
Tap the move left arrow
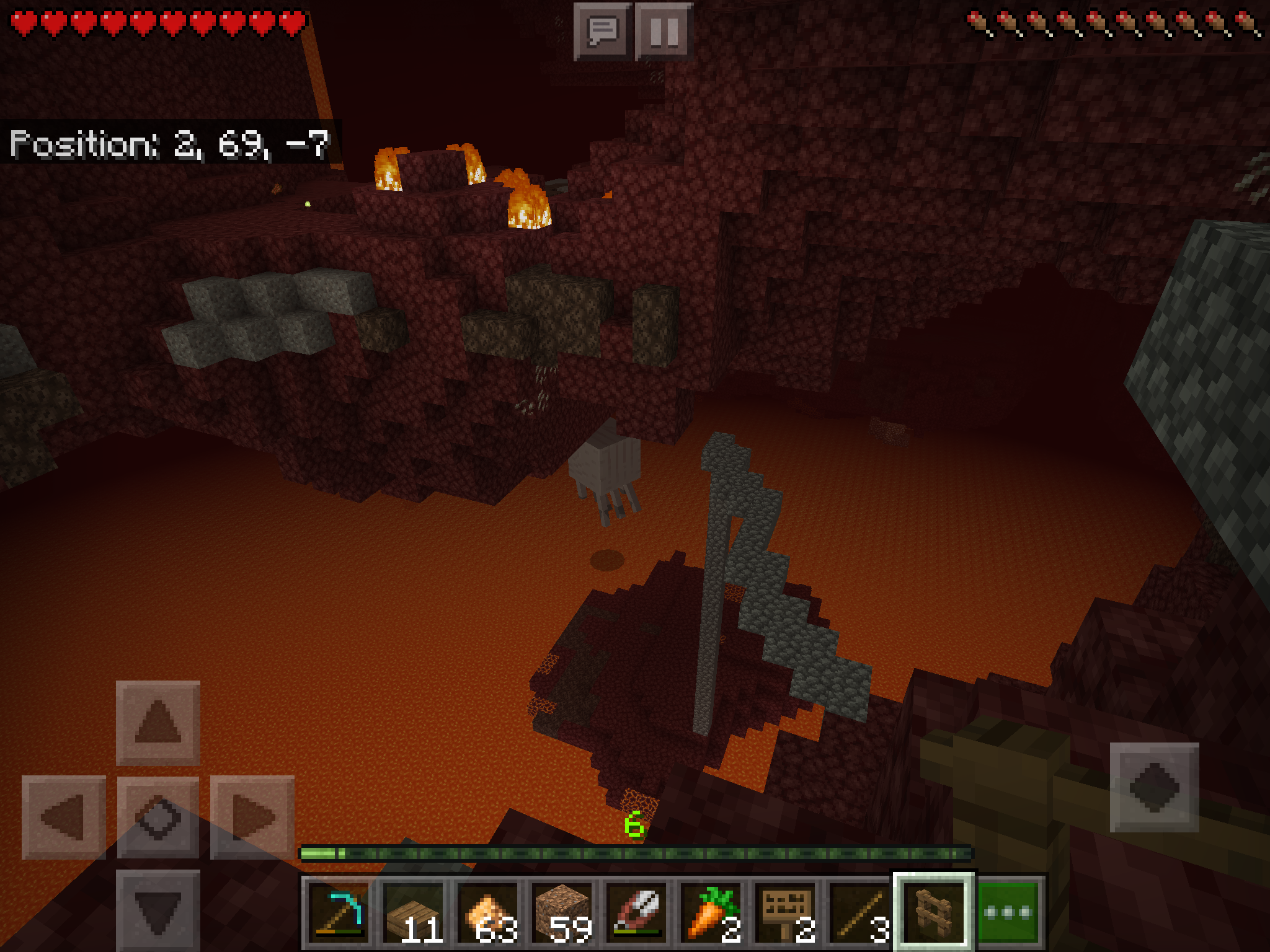pos(64,817)
